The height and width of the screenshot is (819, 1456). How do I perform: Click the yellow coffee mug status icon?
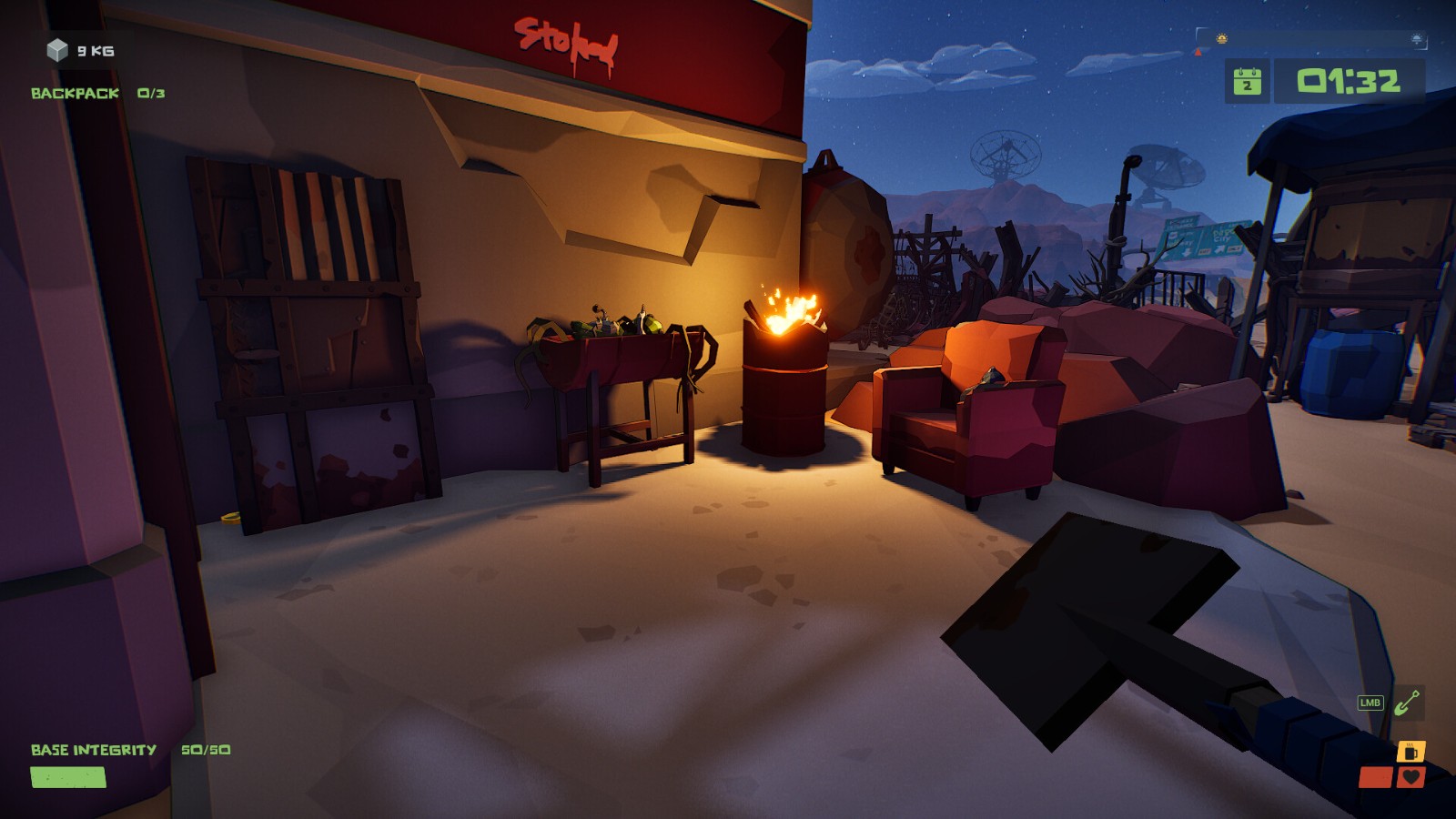point(1410,752)
